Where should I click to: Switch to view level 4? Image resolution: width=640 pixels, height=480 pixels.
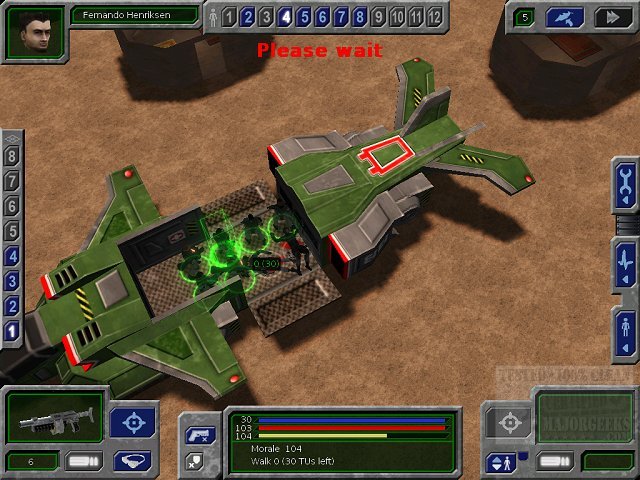12,256
